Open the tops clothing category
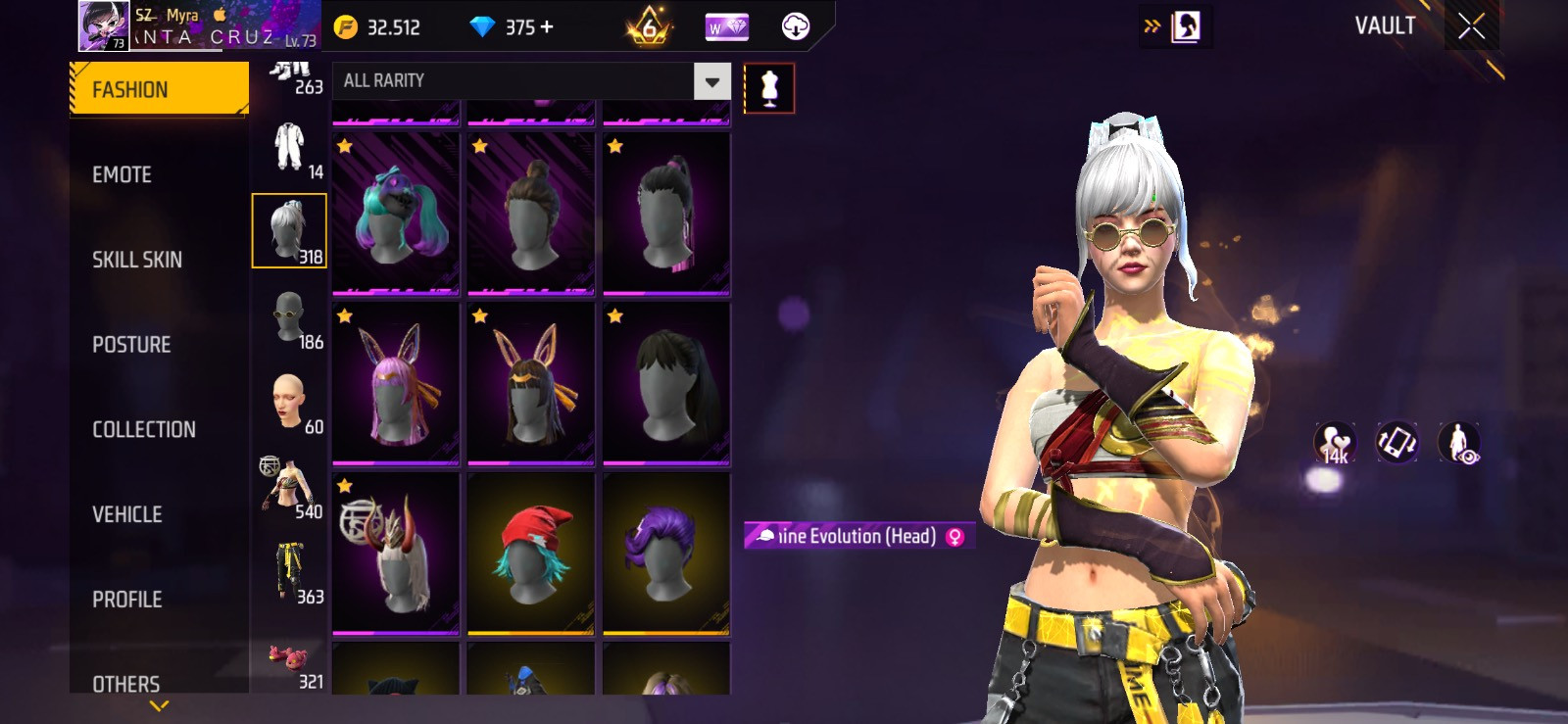 click(289, 486)
